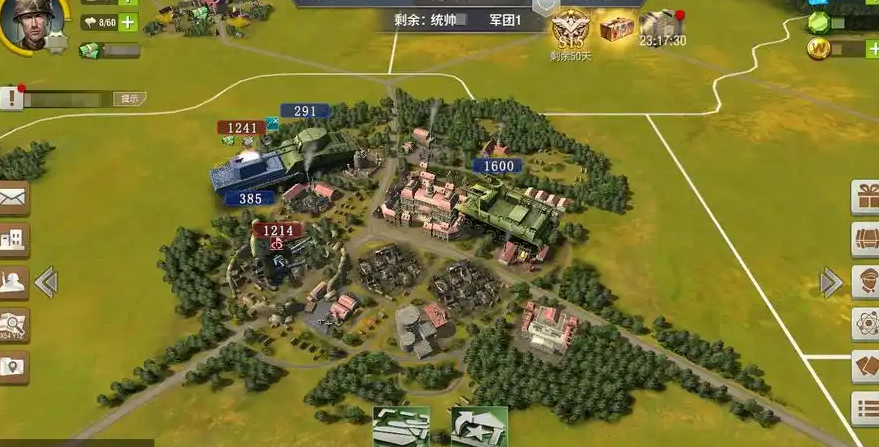Tap the green plus next to 8/60
Screen dimensions: 879x447
[128, 22]
